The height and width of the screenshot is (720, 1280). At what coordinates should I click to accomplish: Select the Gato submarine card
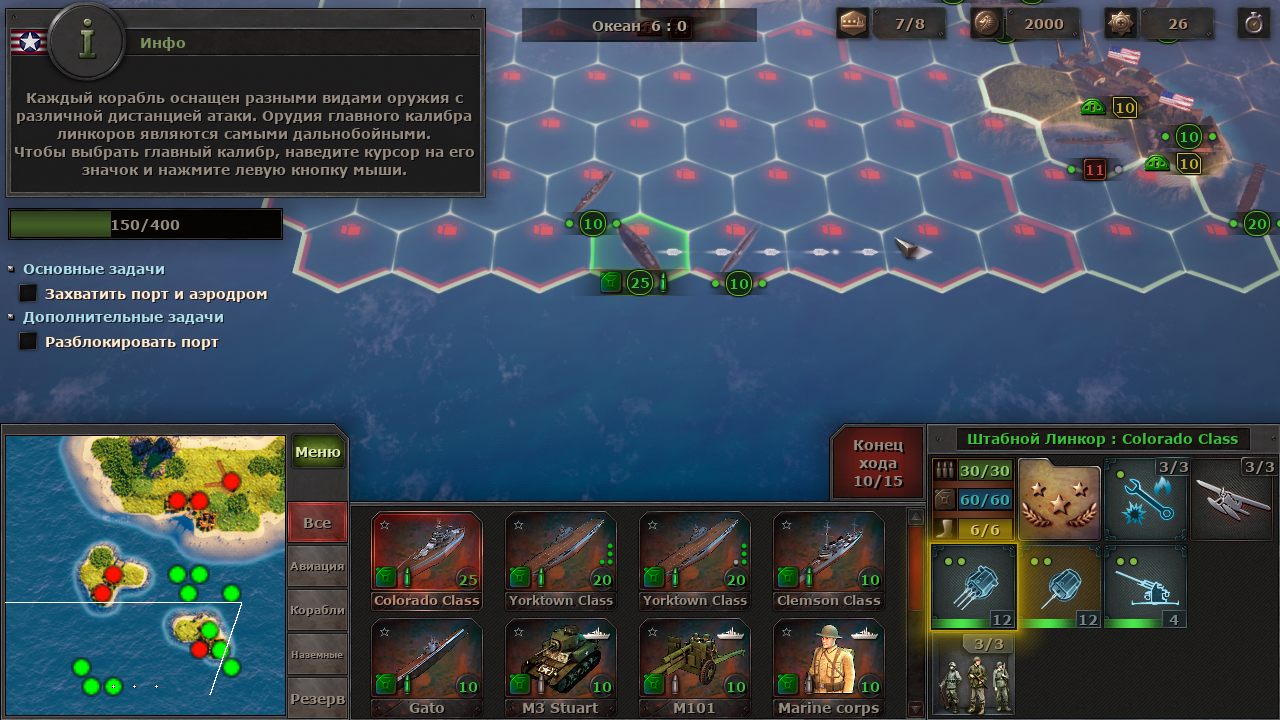coord(426,667)
